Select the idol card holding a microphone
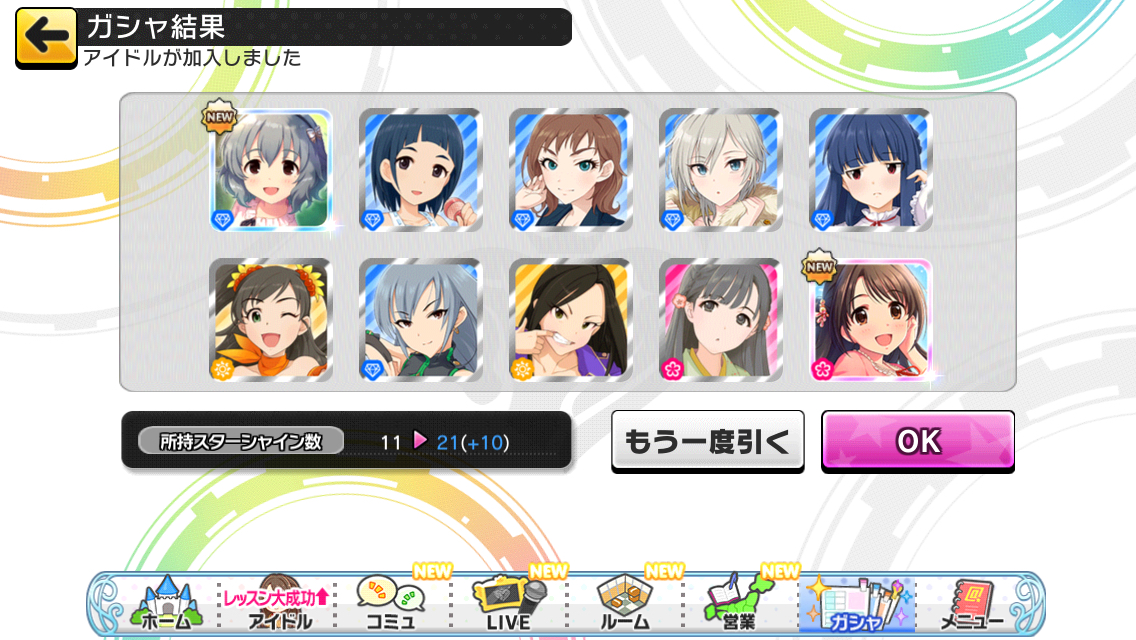 click(421, 170)
